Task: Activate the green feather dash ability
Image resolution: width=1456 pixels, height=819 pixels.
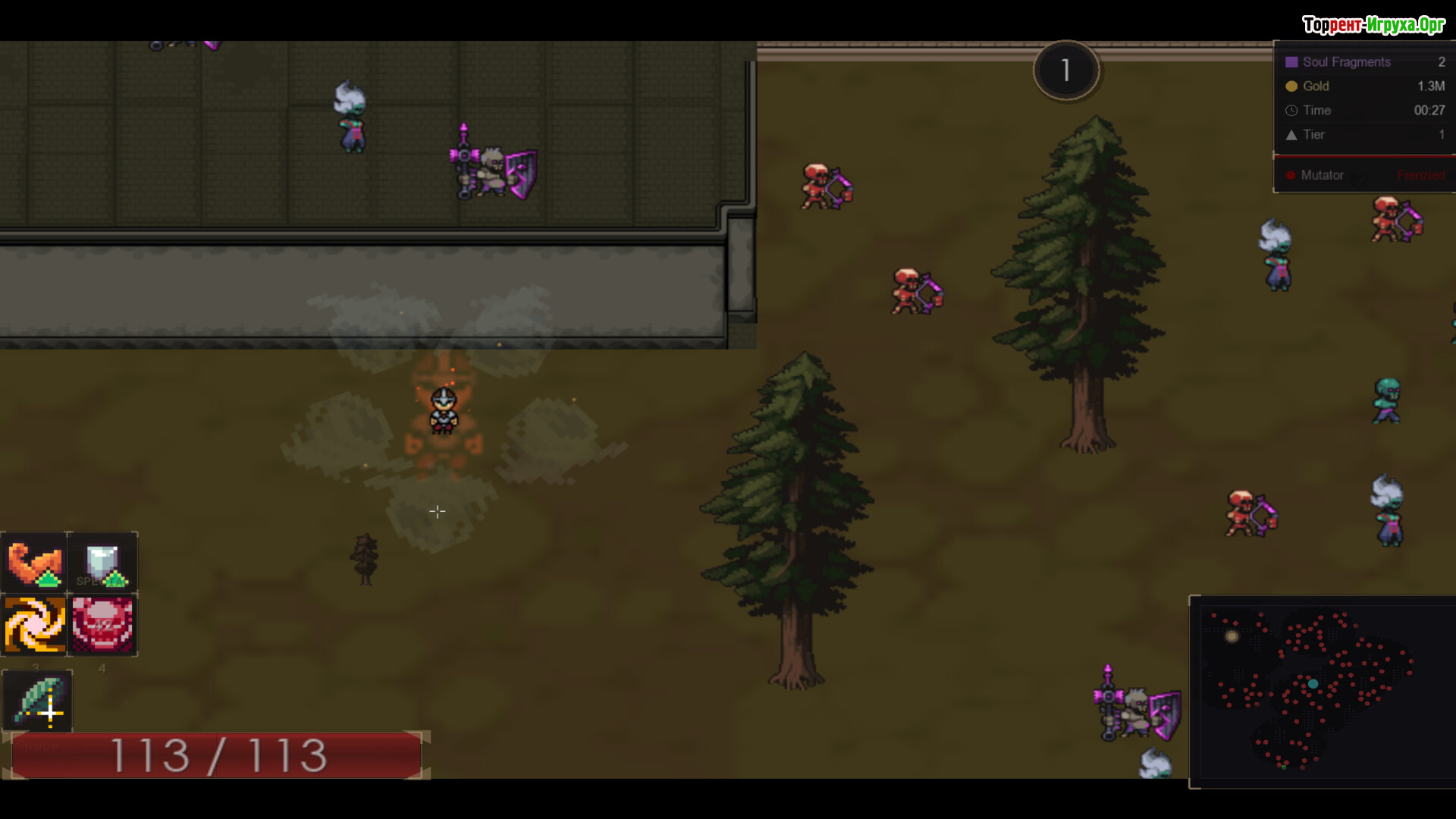Action: (38, 701)
